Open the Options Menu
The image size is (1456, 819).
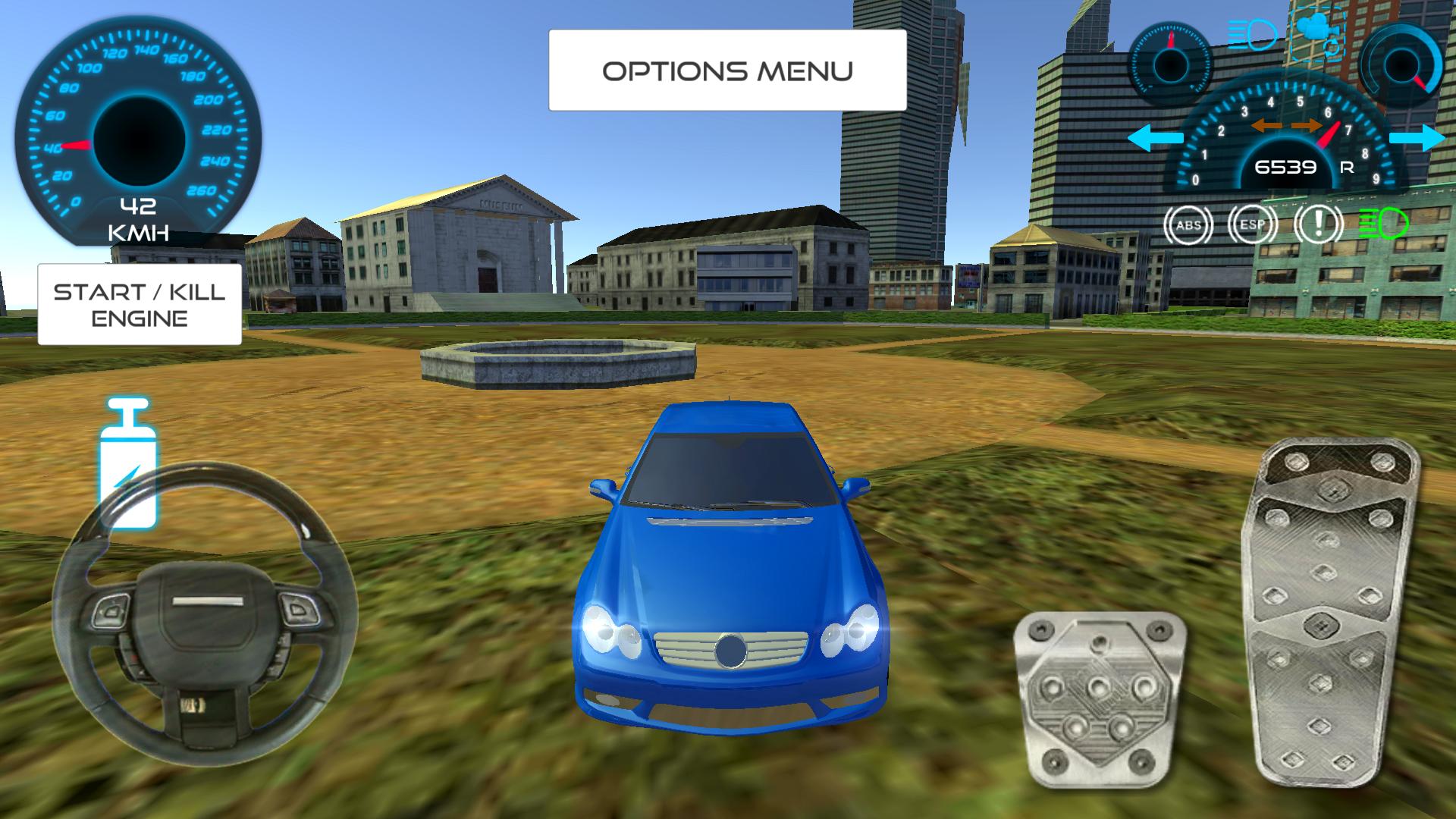[x=726, y=70]
